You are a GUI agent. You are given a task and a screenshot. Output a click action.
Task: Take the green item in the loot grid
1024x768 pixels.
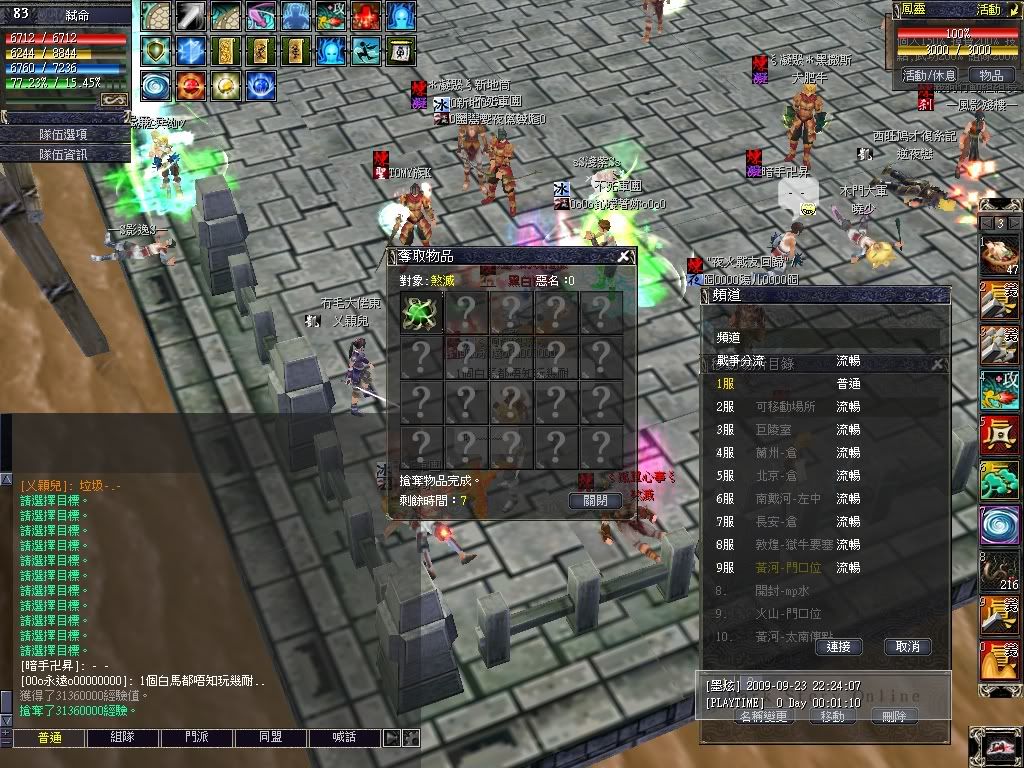[421, 312]
